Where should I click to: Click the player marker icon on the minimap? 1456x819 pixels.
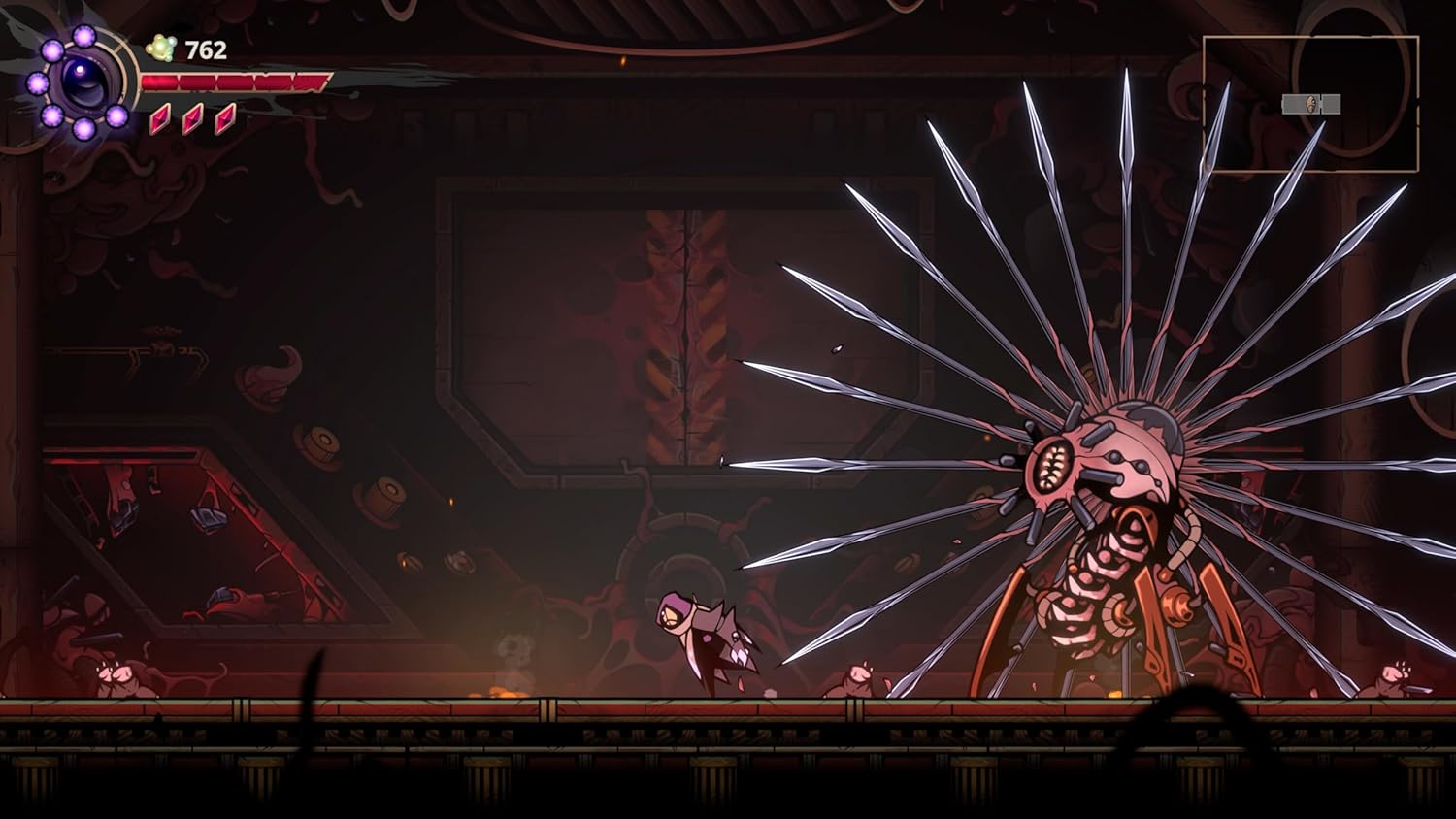(x=1311, y=105)
